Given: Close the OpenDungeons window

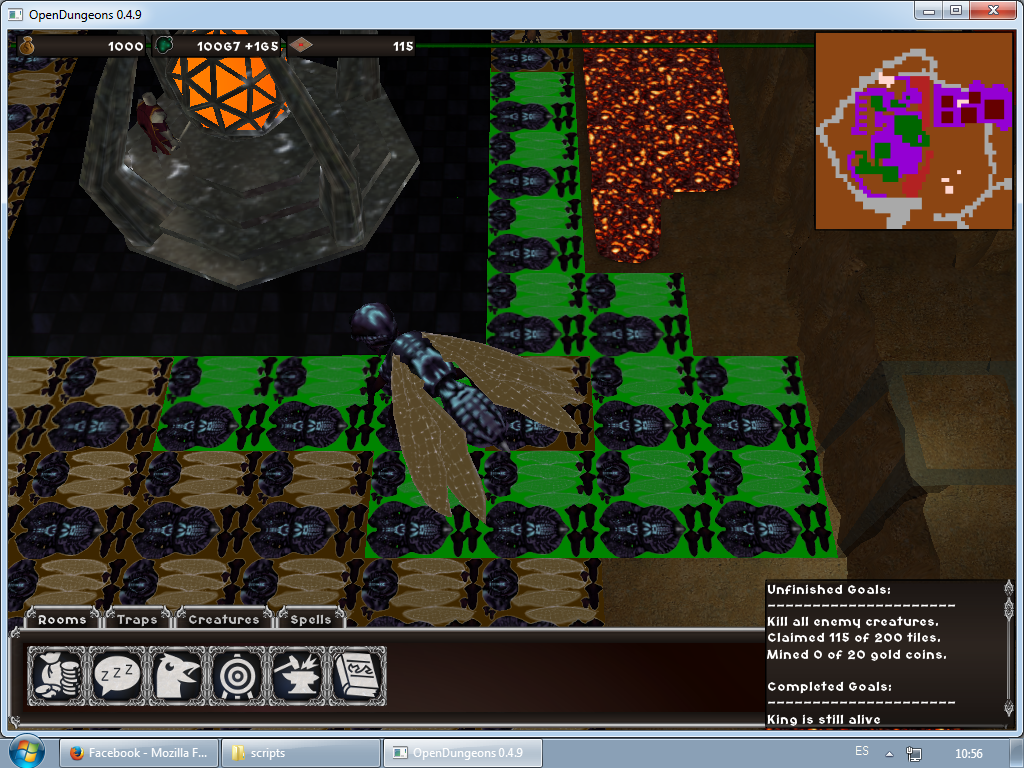Looking at the screenshot, I should [994, 10].
